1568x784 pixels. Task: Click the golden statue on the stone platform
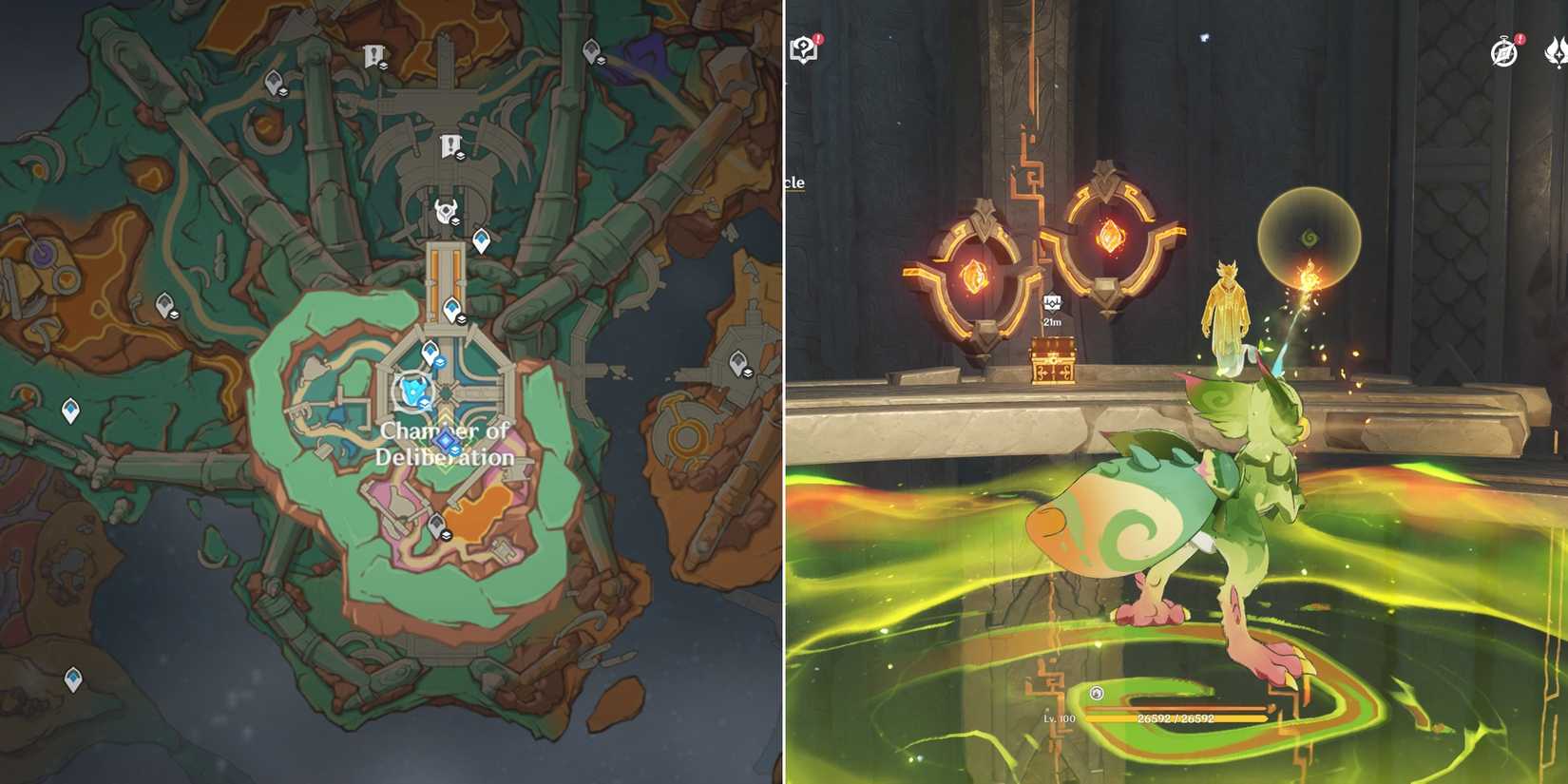tap(1226, 314)
